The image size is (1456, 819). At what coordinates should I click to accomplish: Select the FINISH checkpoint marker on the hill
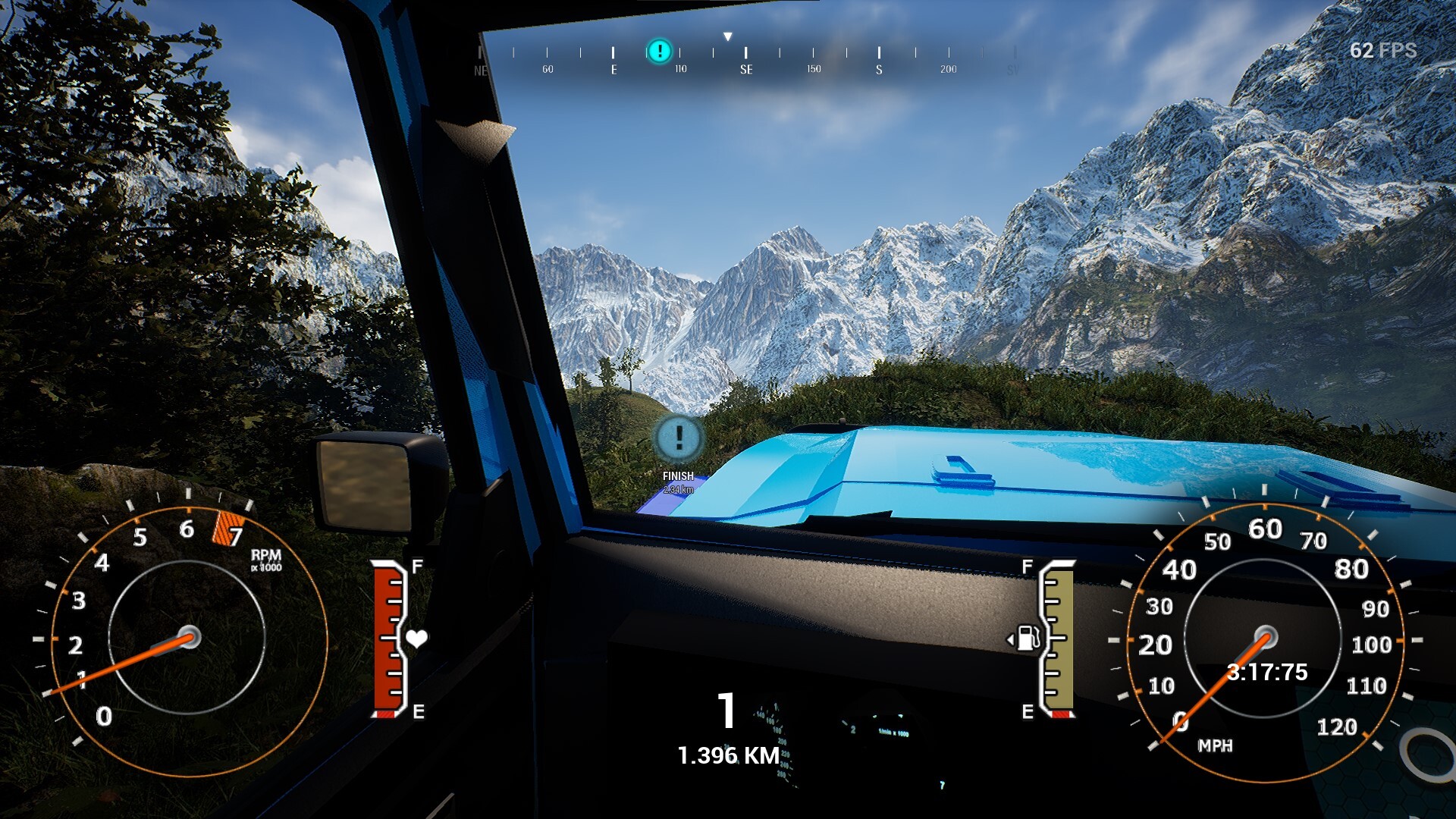point(678,440)
